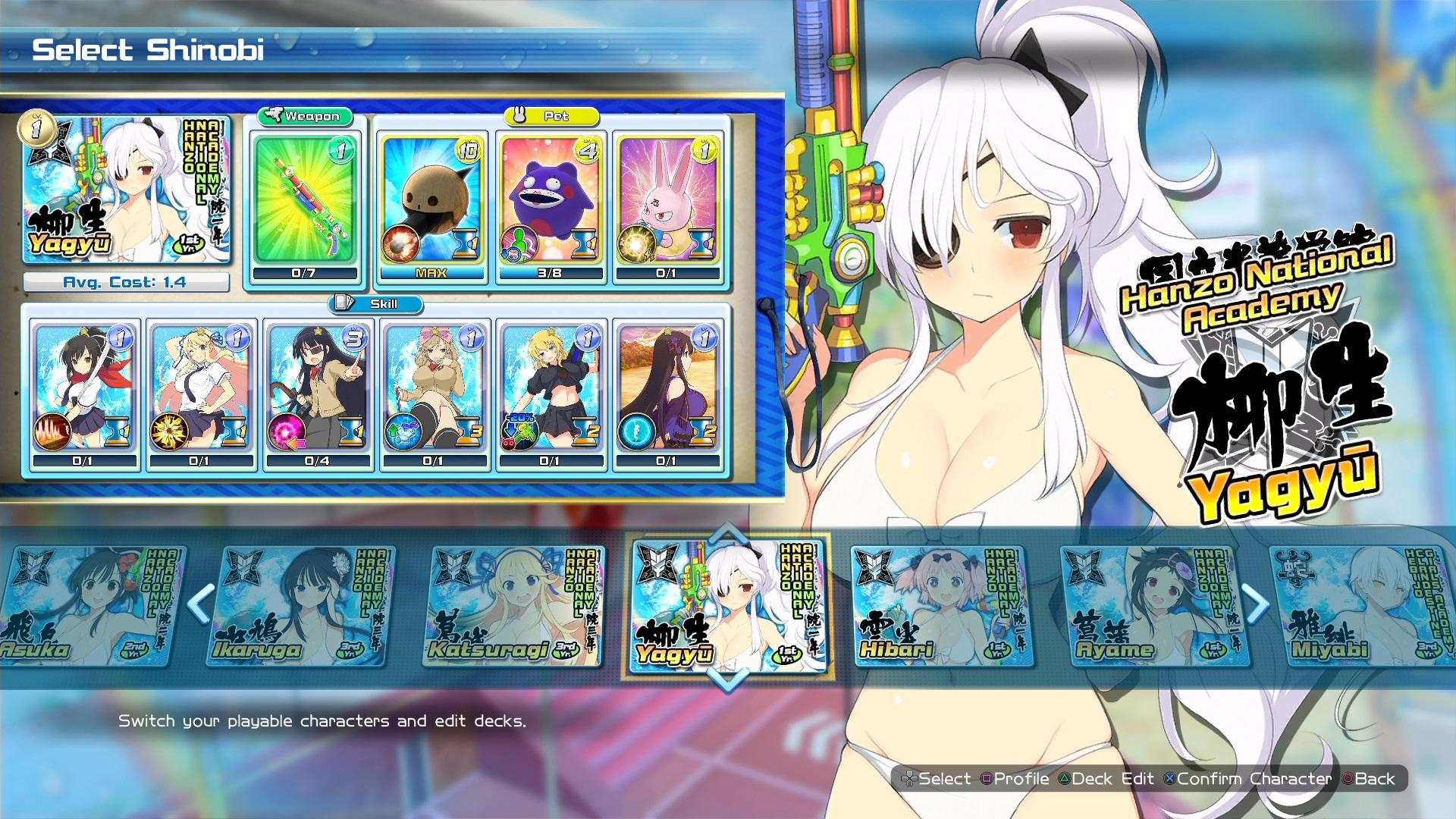1456x819 pixels.
Task: Select the Ayame character card
Action: 1151,607
